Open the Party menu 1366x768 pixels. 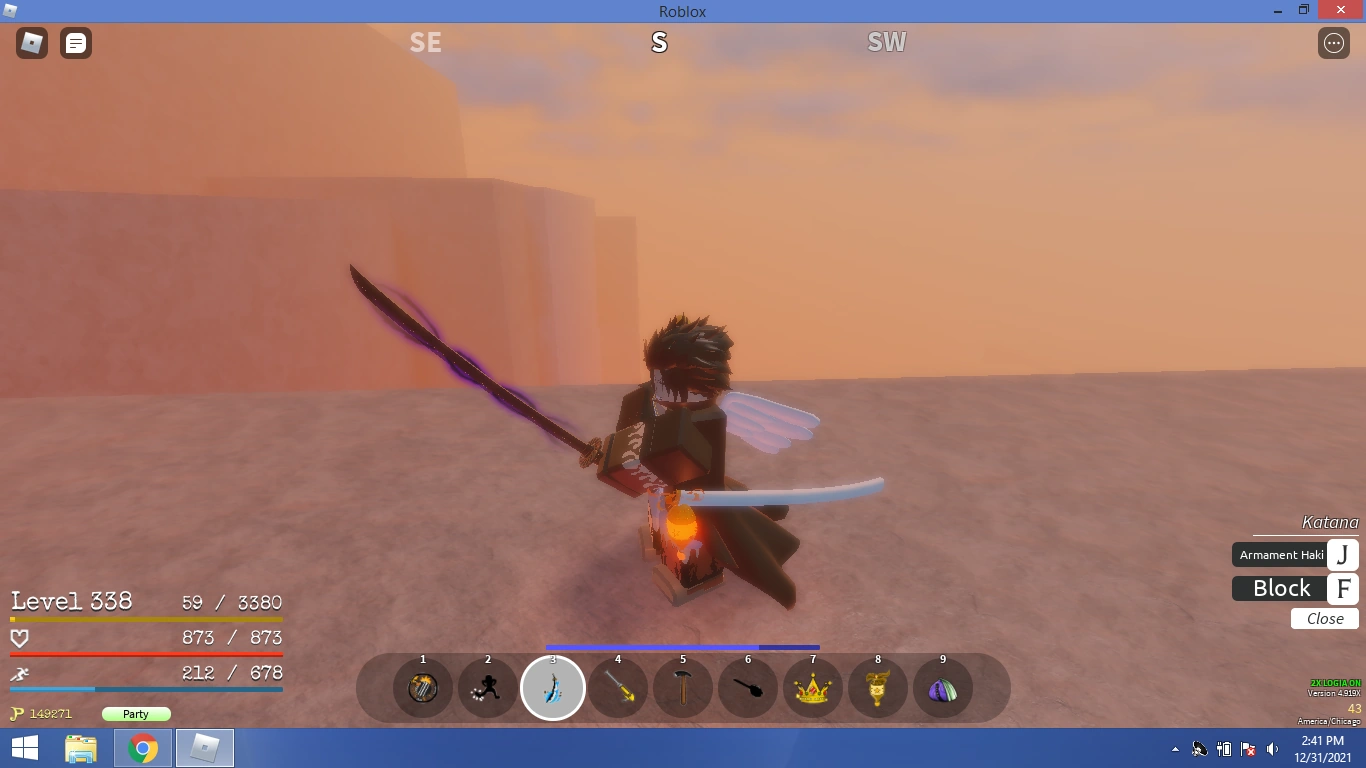point(136,714)
